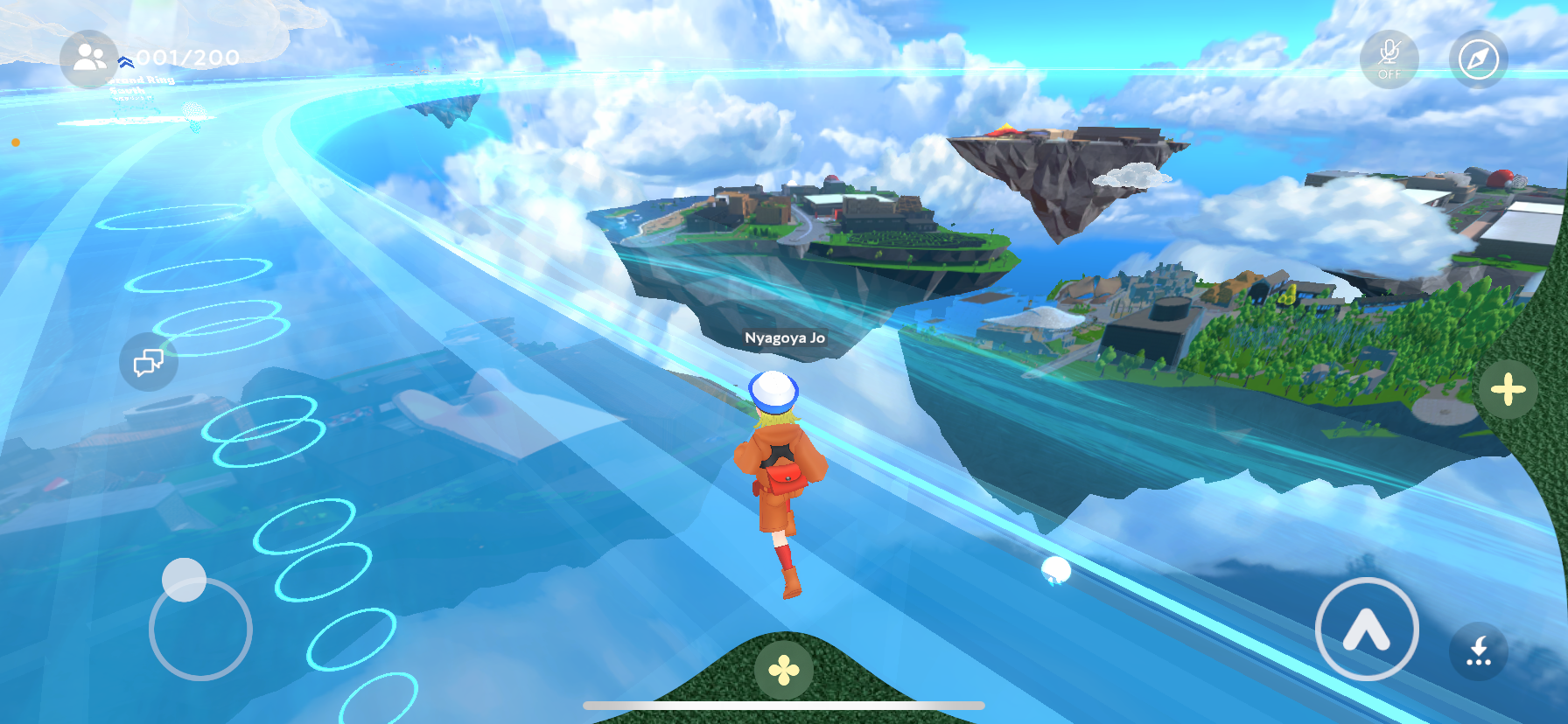Tap the jump arrow button
Image resolution: width=1568 pixels, height=724 pixels.
pyautogui.click(x=1366, y=629)
